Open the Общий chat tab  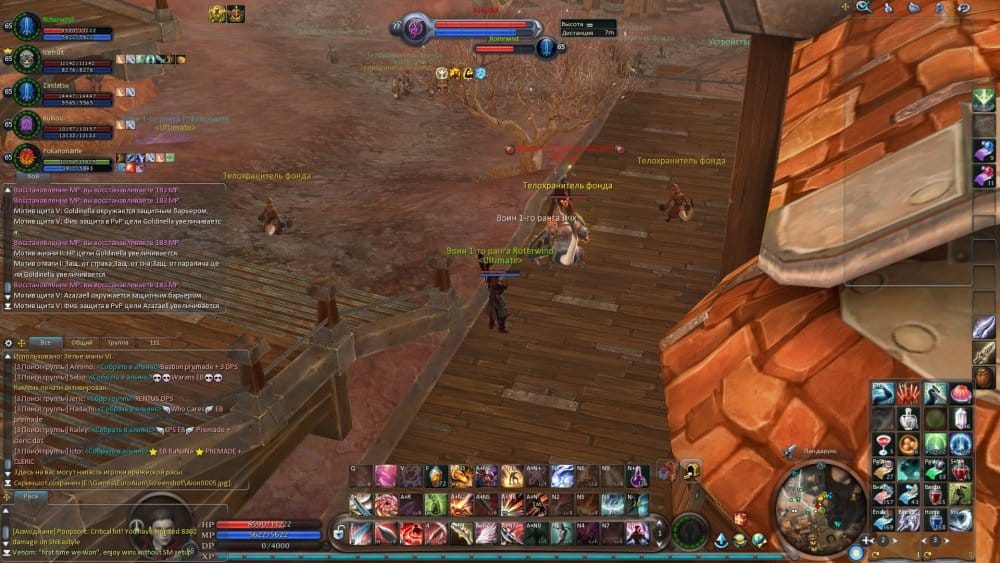[x=82, y=342]
